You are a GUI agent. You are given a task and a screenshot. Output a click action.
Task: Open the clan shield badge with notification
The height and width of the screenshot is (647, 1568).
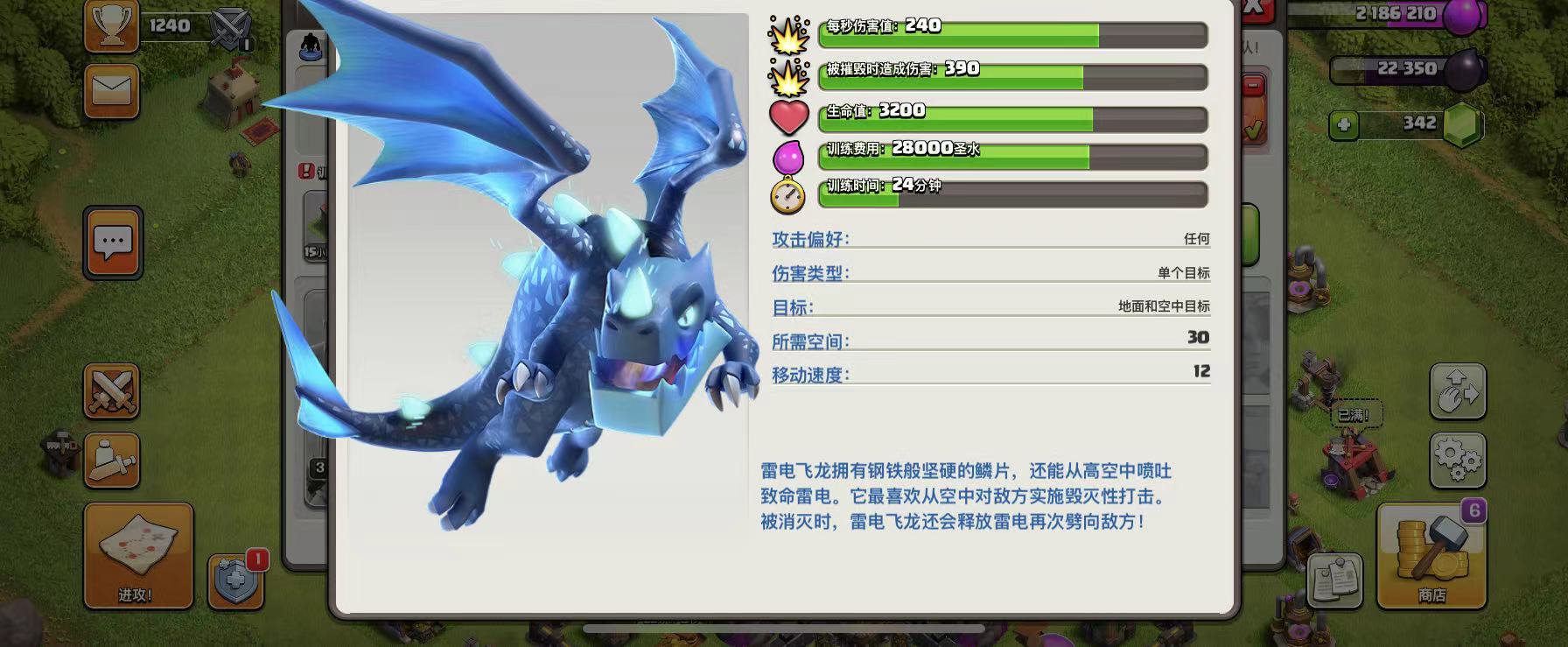(x=234, y=580)
